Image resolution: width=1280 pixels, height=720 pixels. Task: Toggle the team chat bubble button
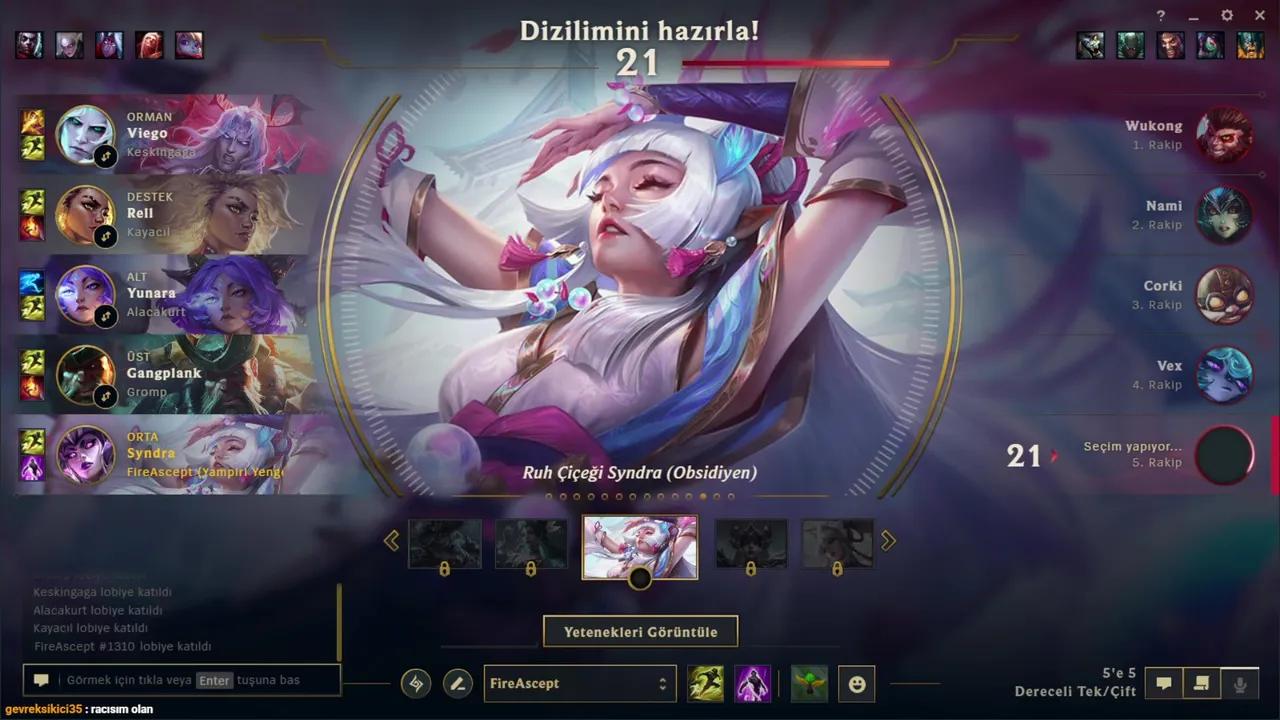[1163, 683]
